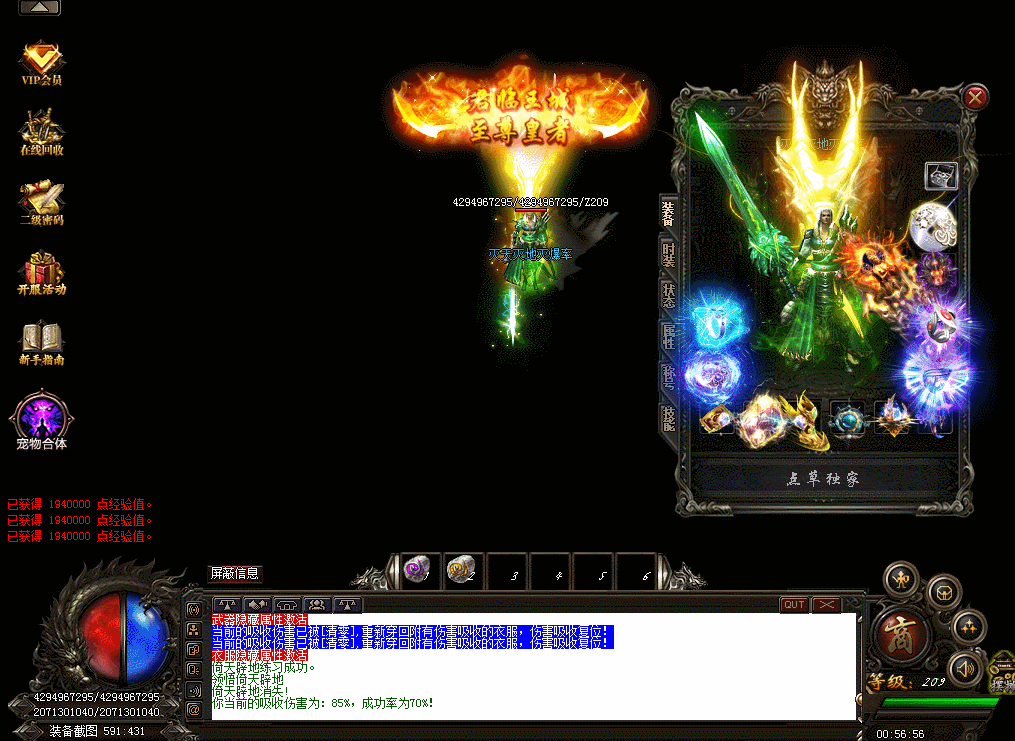Click the QUT button above the chat
Image resolution: width=1015 pixels, height=741 pixels.
coord(794,604)
